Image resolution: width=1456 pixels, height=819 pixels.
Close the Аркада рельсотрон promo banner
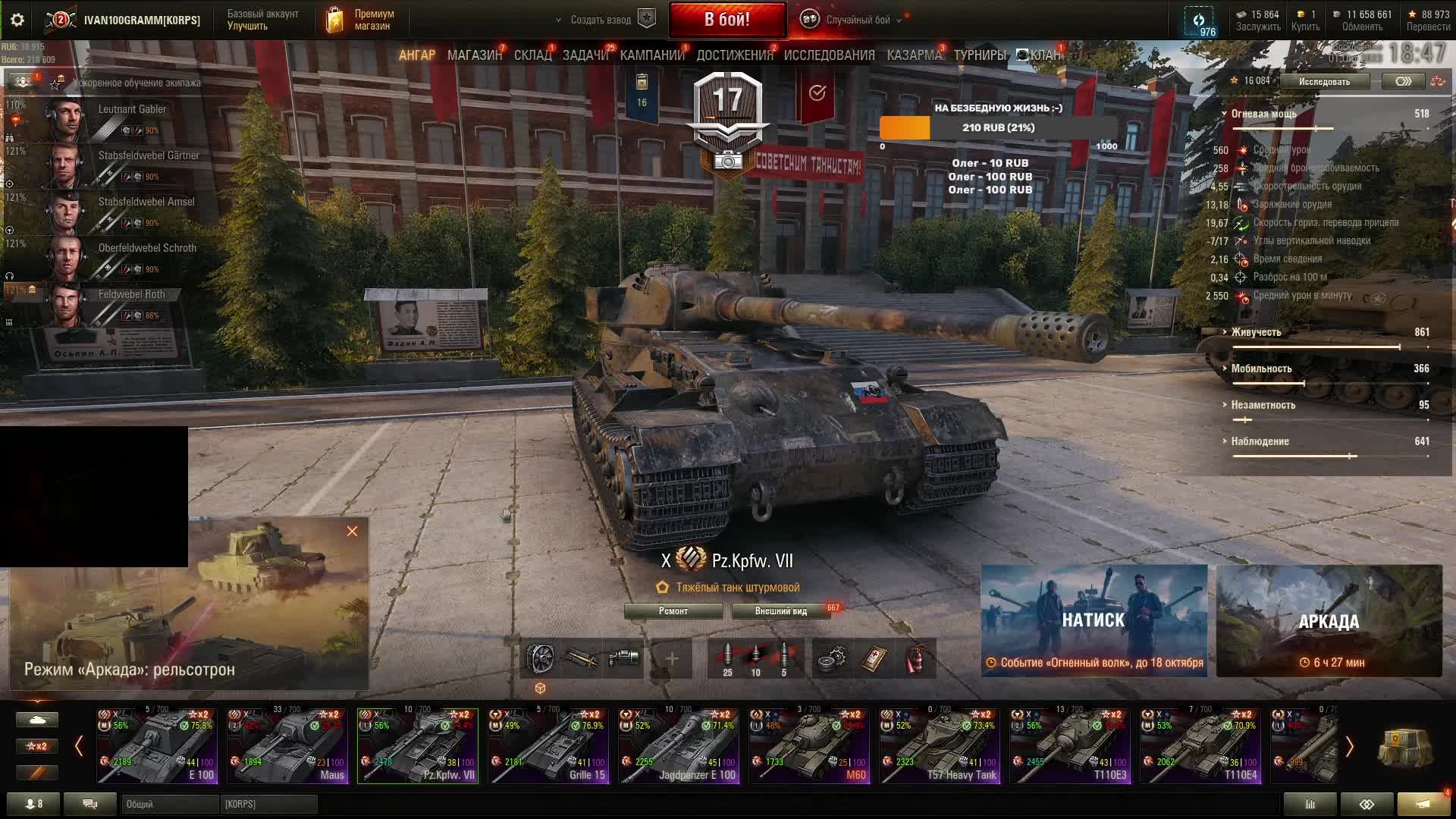tap(352, 532)
